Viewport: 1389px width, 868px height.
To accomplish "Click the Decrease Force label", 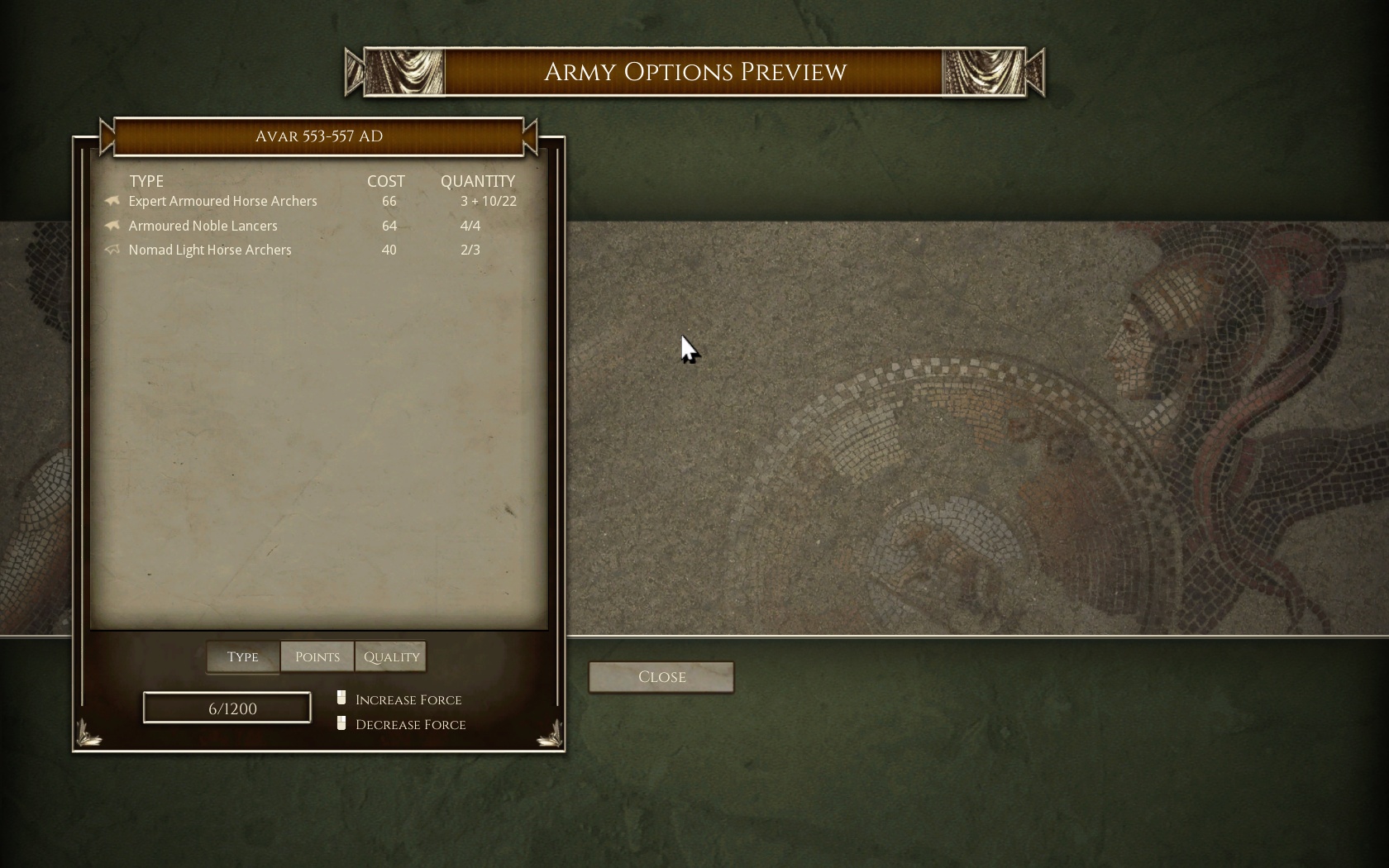I will coord(410,724).
